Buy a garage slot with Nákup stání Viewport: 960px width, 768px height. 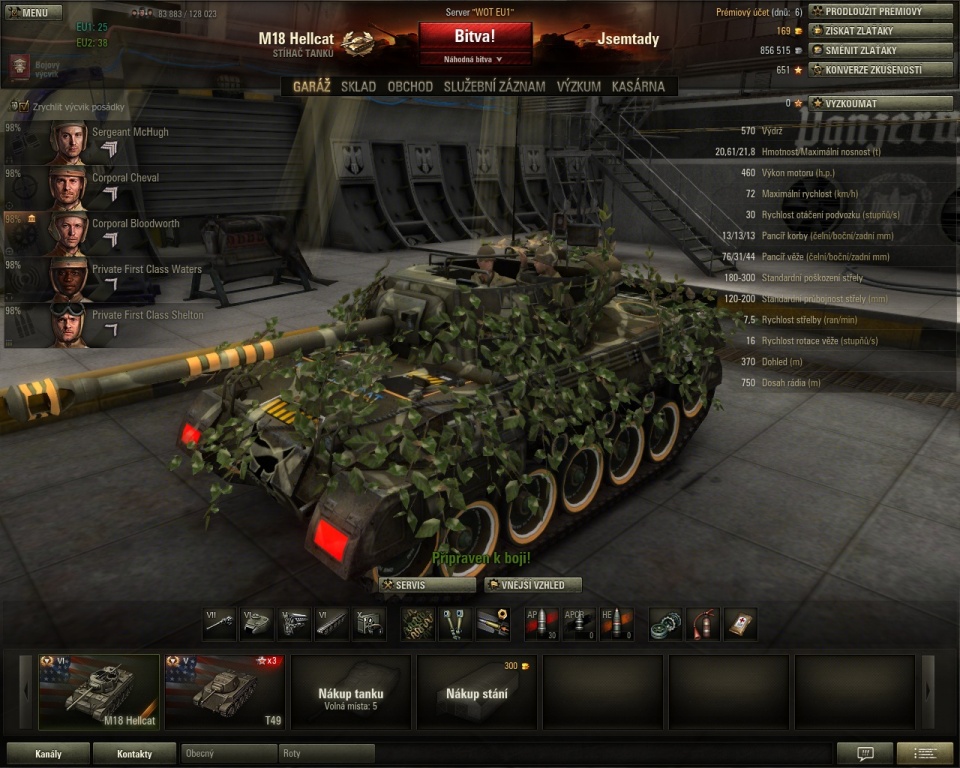pyautogui.click(x=476, y=692)
